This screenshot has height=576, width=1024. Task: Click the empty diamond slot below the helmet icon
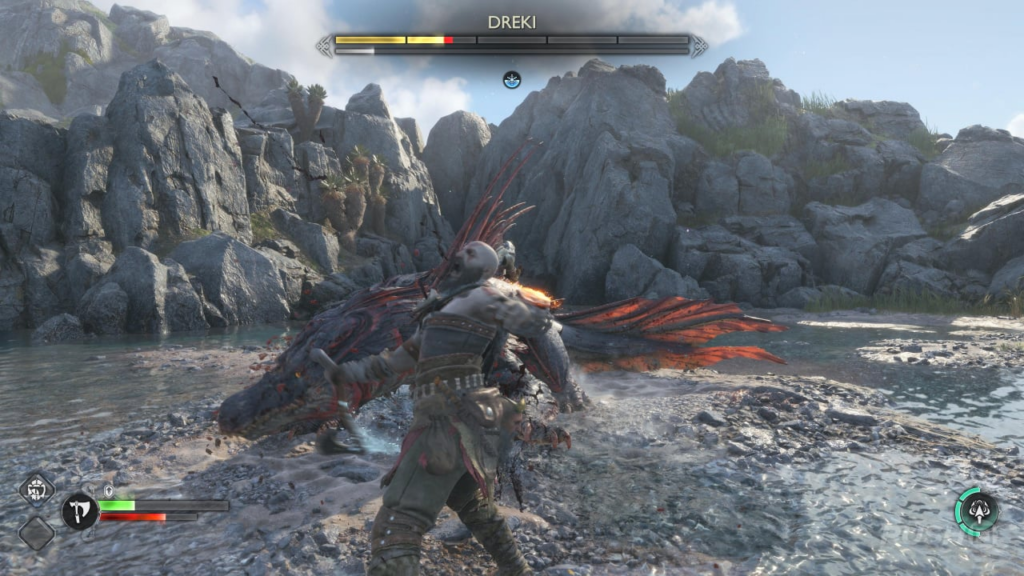pyautogui.click(x=37, y=532)
